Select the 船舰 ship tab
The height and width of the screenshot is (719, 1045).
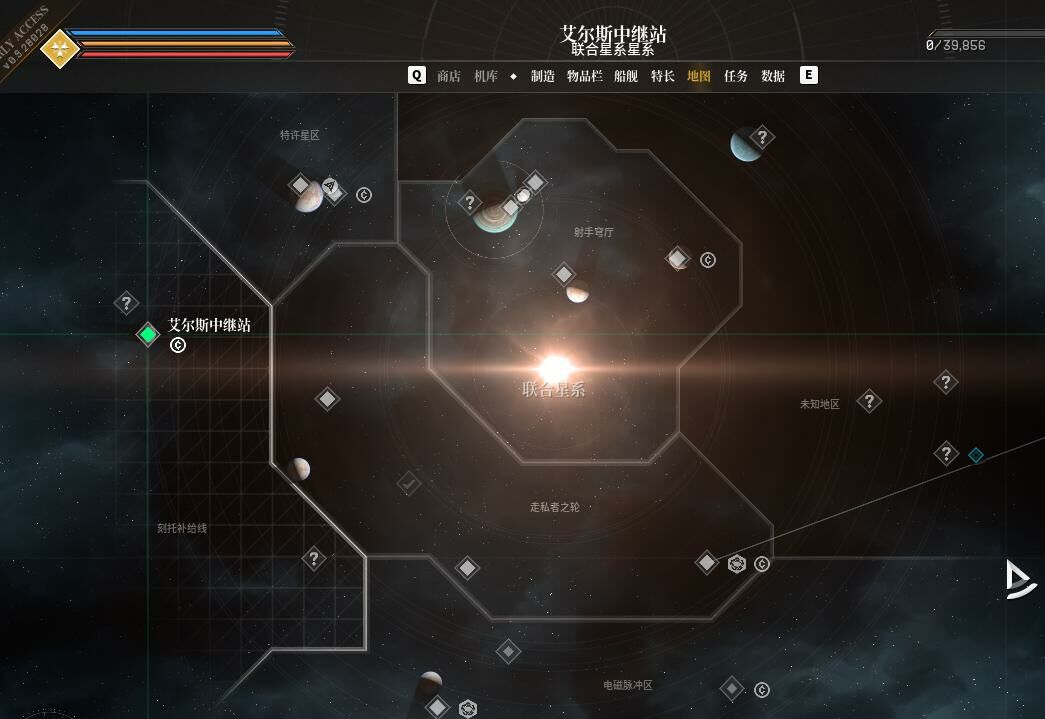[x=626, y=76]
